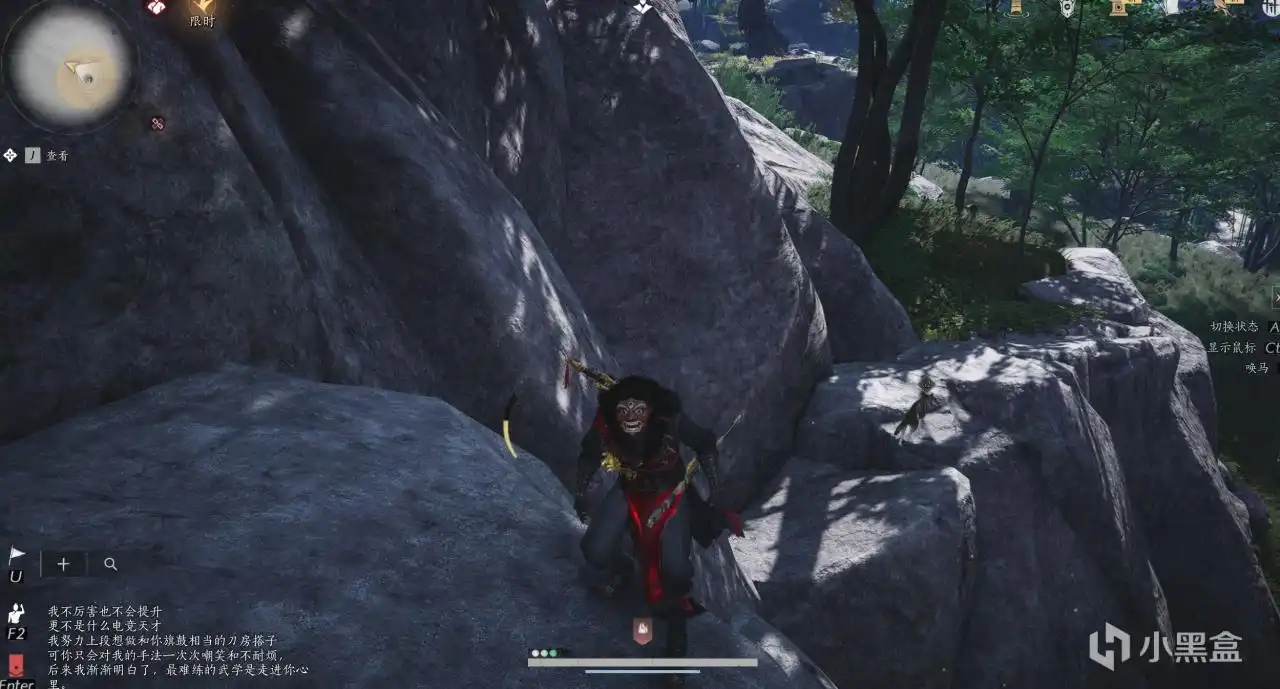Viewport: 1280px width, 689px height.
Task: Open the emote figure icon
Action: pos(16,612)
